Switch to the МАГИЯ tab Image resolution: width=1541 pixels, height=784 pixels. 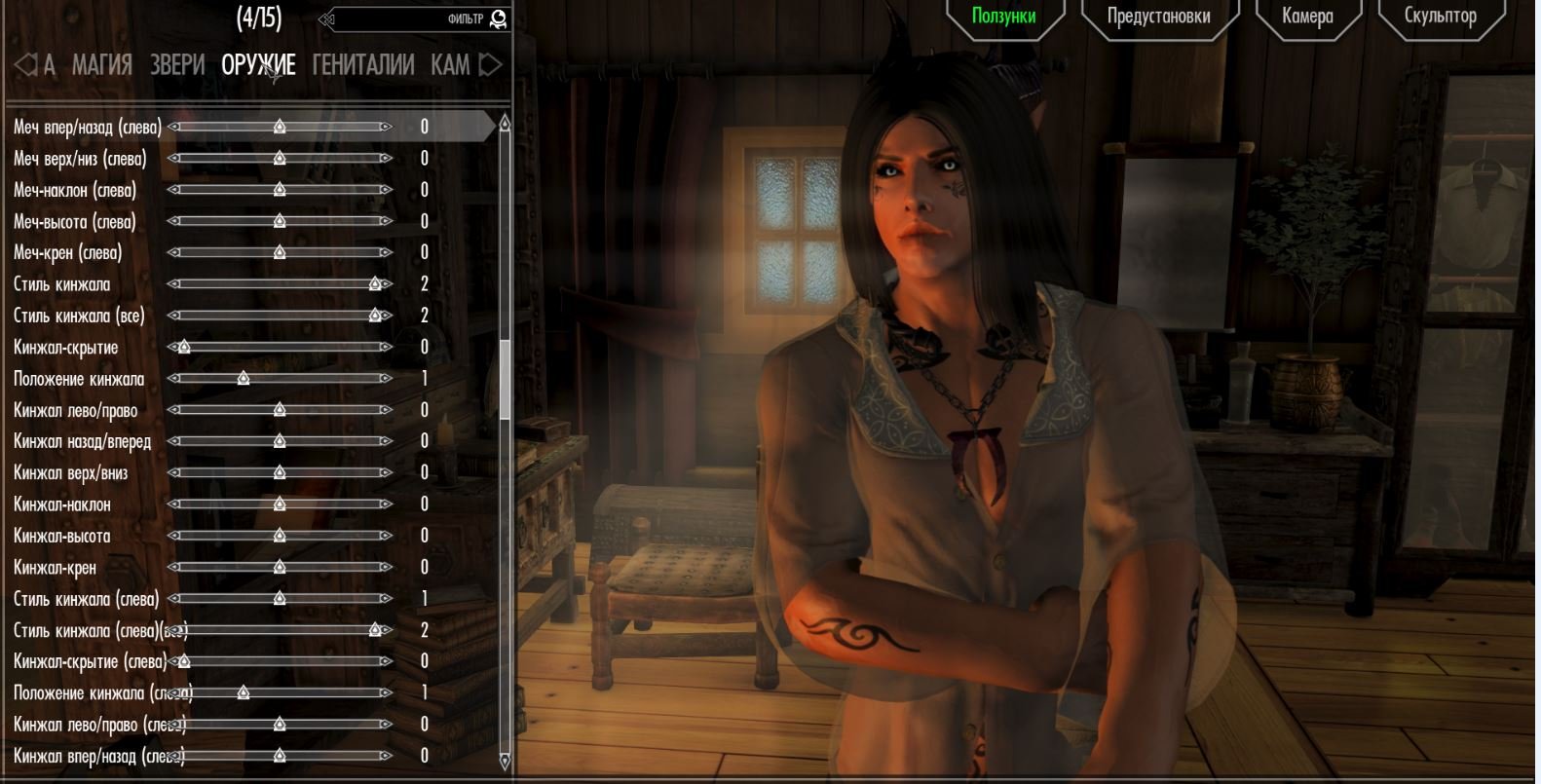(x=101, y=65)
